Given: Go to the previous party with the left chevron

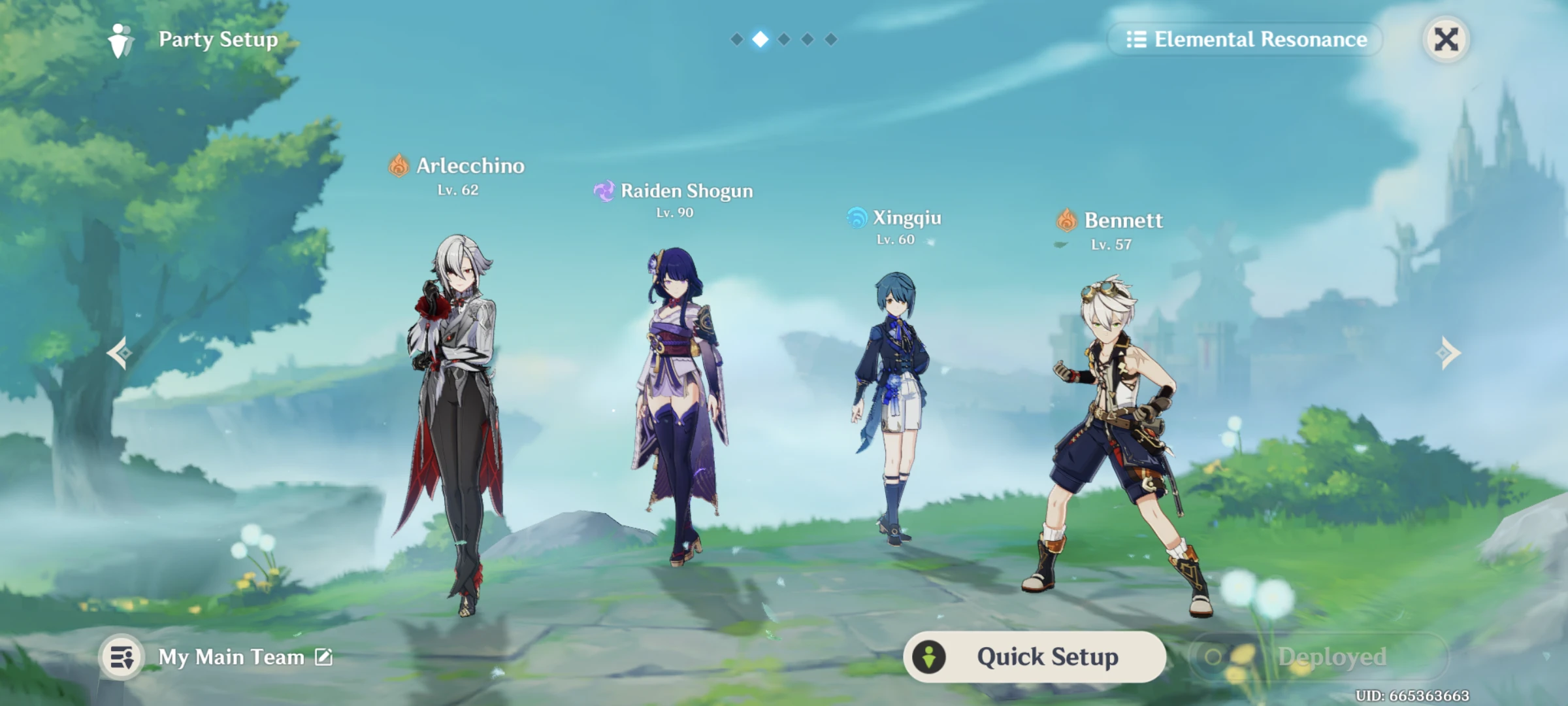Looking at the screenshot, I should pyautogui.click(x=118, y=352).
